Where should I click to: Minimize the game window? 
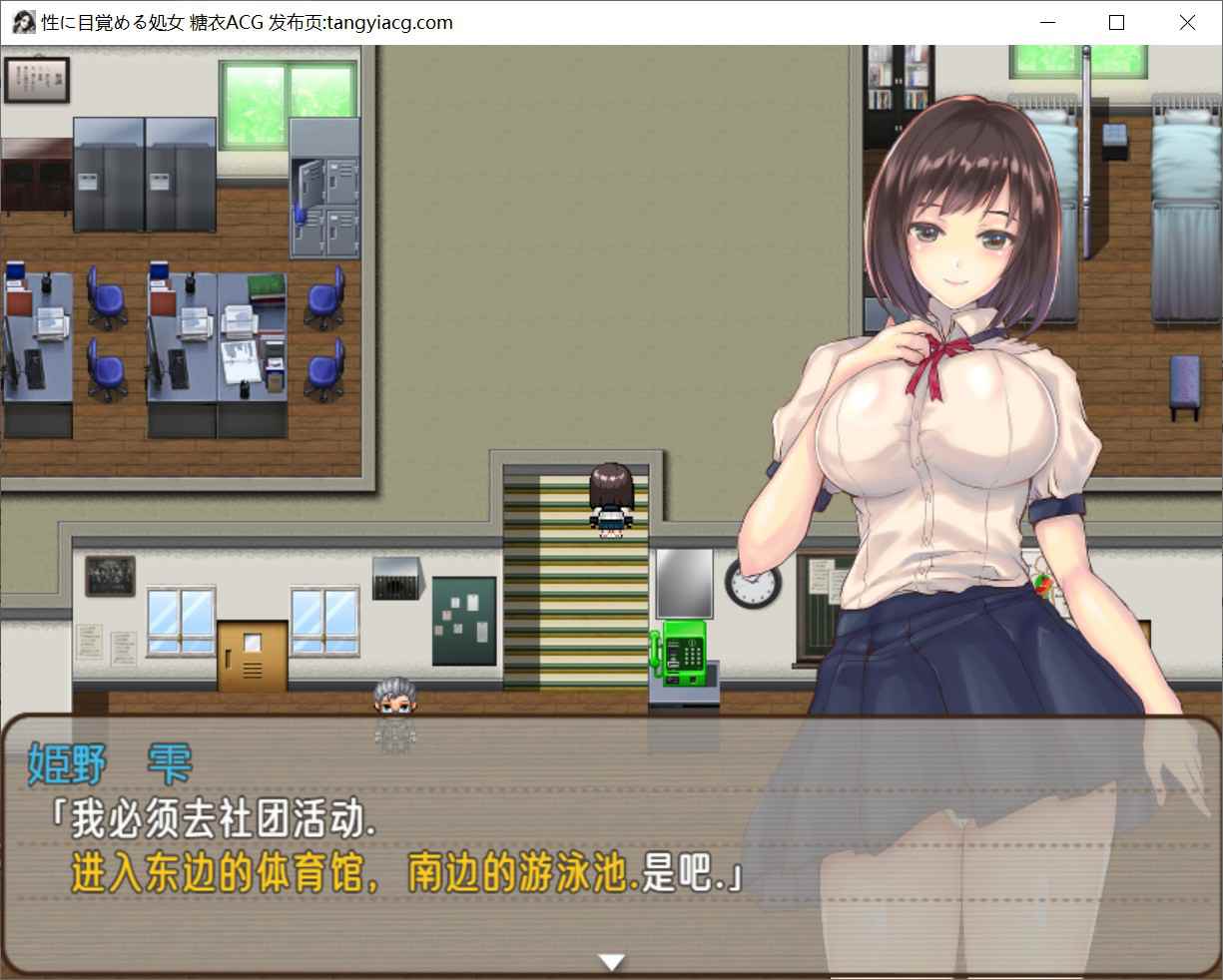1048,22
